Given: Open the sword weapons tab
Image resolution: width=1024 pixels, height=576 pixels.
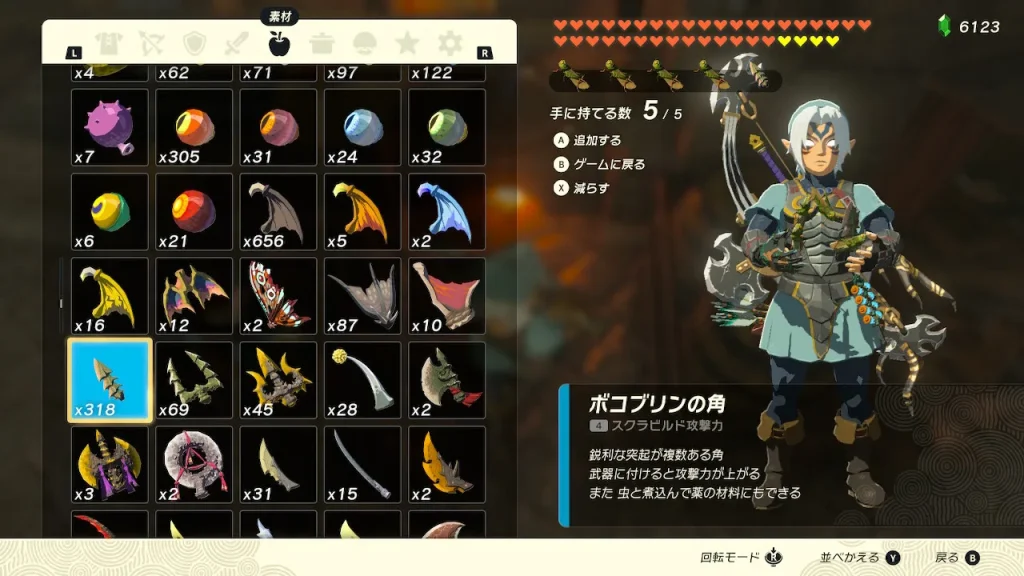Looking at the screenshot, I should coord(237,43).
